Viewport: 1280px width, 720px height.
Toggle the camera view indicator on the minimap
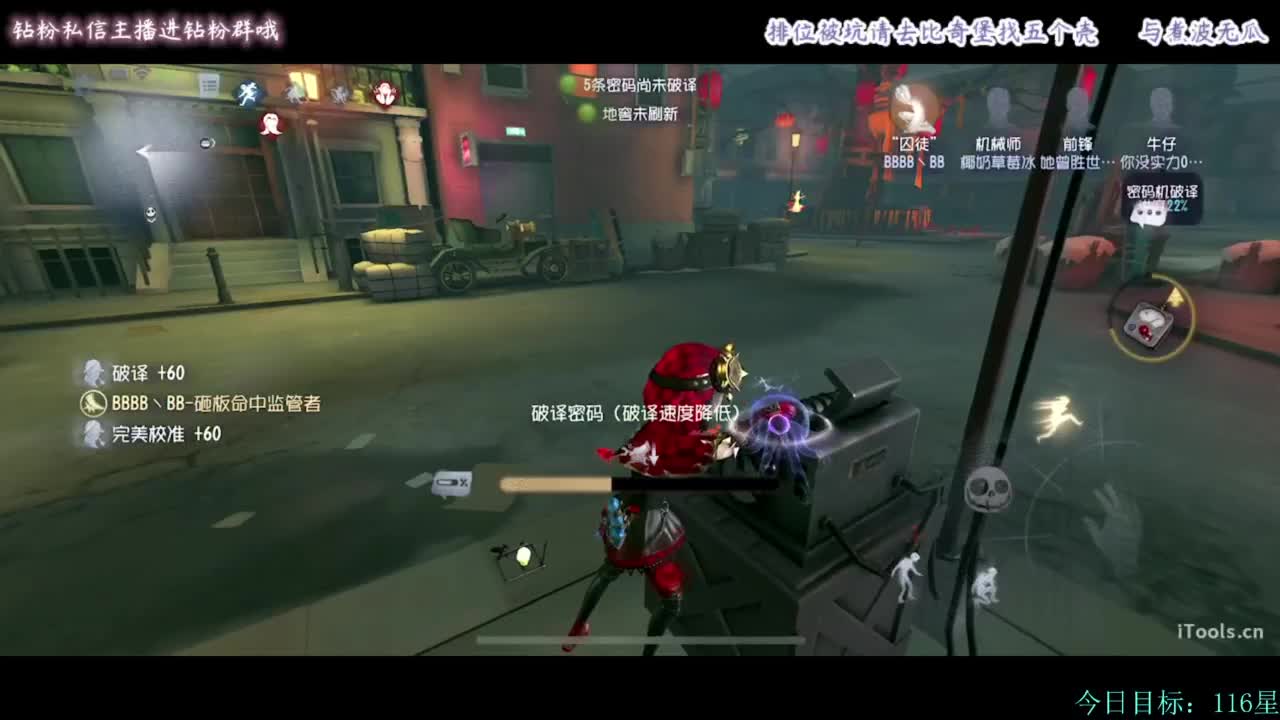coord(206,142)
